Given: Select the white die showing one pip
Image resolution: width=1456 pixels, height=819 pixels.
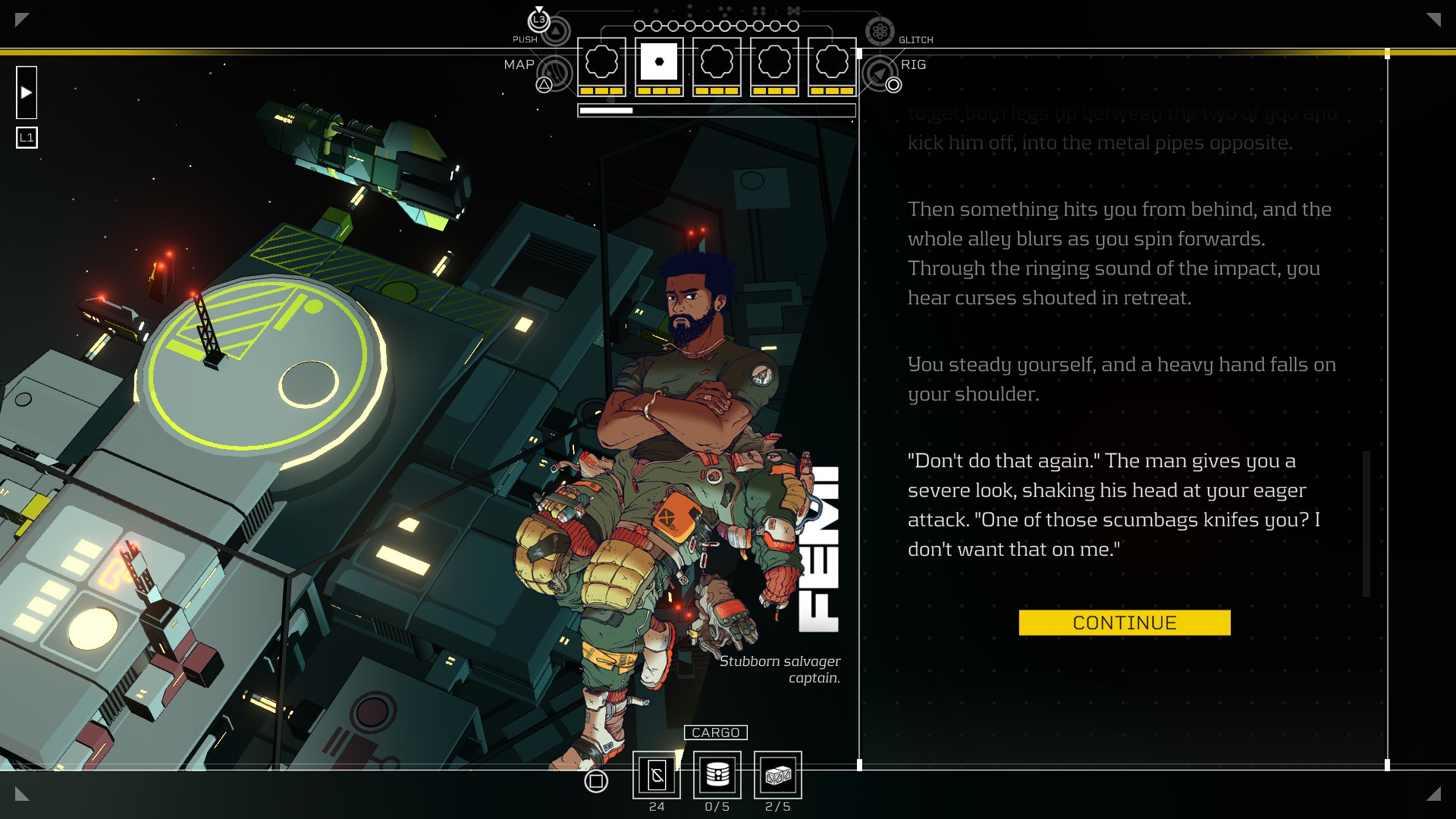Looking at the screenshot, I should 659,62.
